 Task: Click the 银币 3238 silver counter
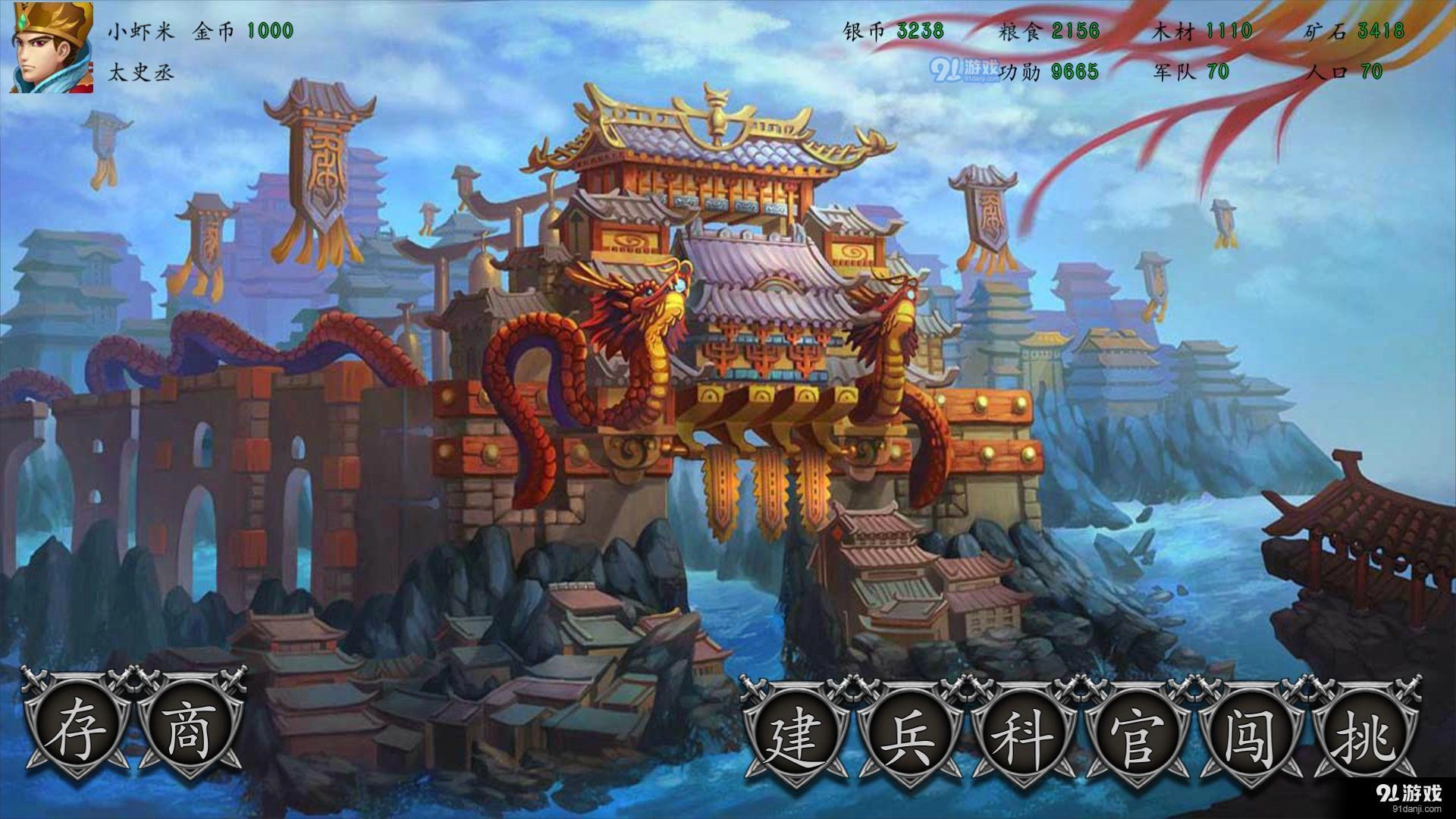[x=895, y=32]
